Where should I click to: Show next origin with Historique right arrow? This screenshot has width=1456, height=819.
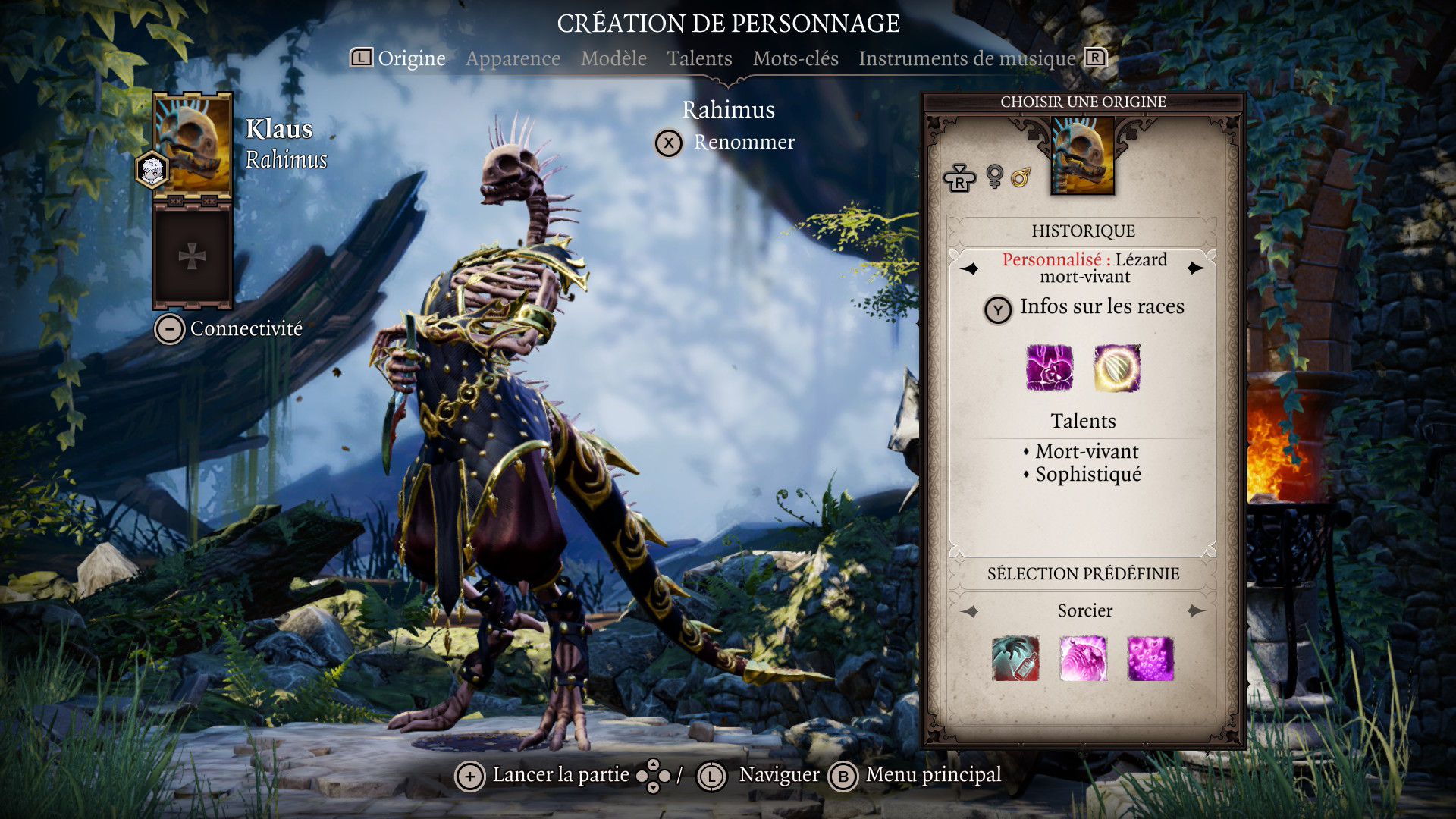coord(1197,268)
